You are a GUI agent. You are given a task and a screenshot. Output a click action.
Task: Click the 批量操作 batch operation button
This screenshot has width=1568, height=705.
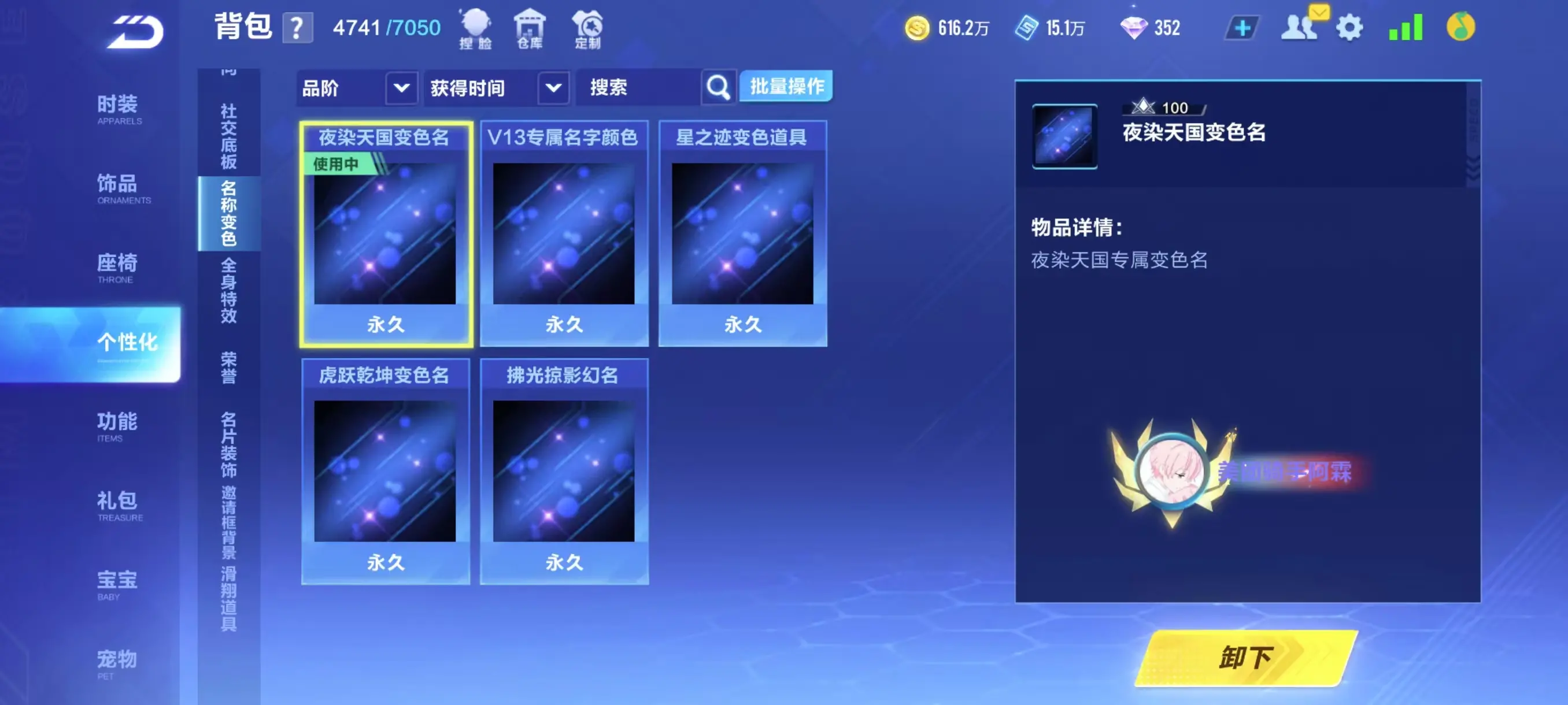point(785,87)
